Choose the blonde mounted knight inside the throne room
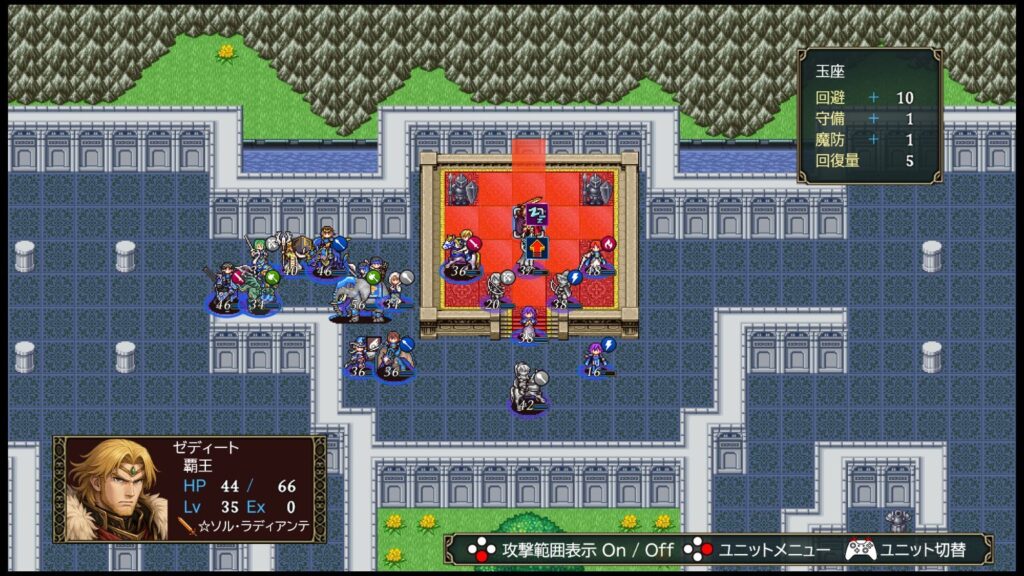Viewport: 1024px width, 576px height. click(461, 255)
